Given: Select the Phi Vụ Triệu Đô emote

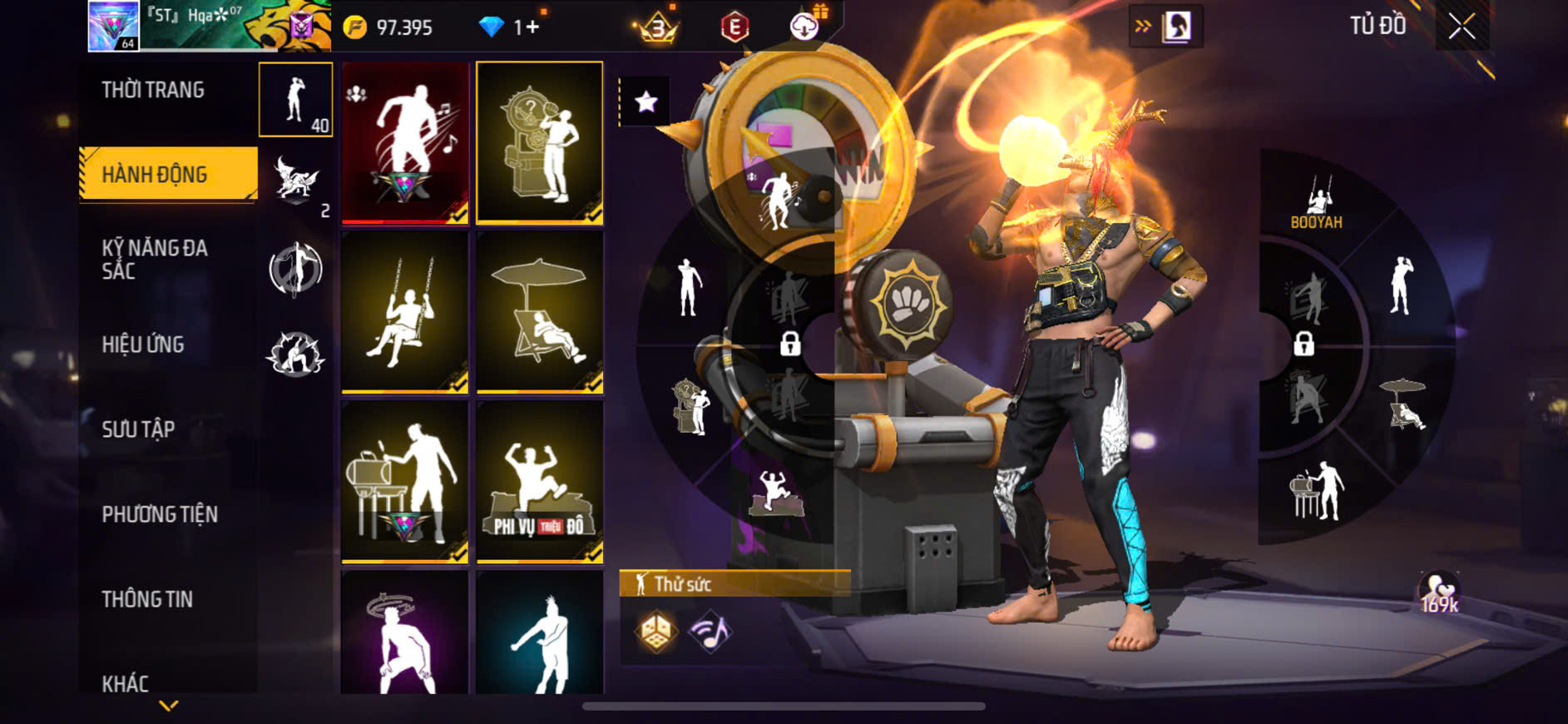Looking at the screenshot, I should pyautogui.click(x=540, y=481).
